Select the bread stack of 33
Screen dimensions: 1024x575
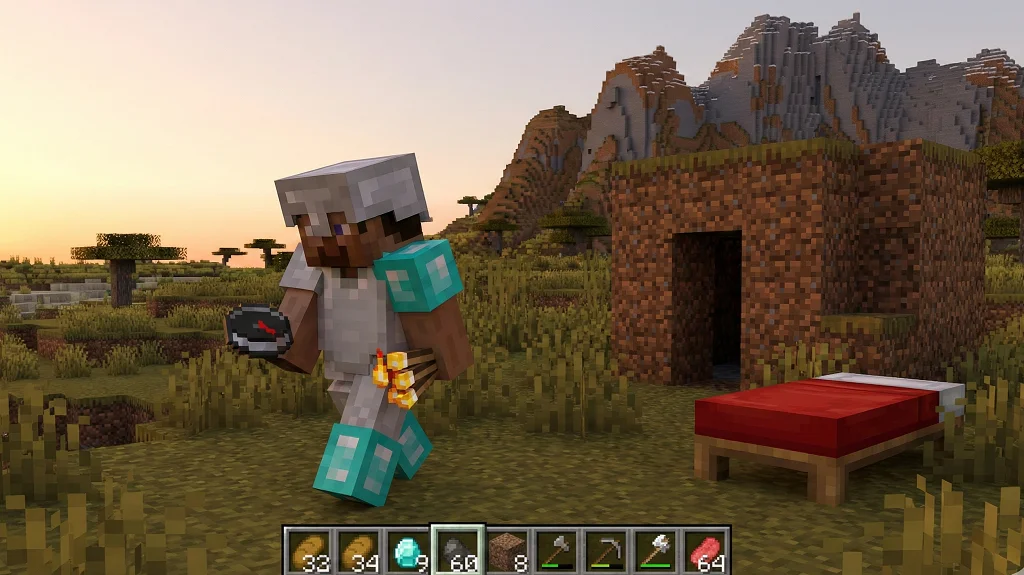(x=309, y=550)
